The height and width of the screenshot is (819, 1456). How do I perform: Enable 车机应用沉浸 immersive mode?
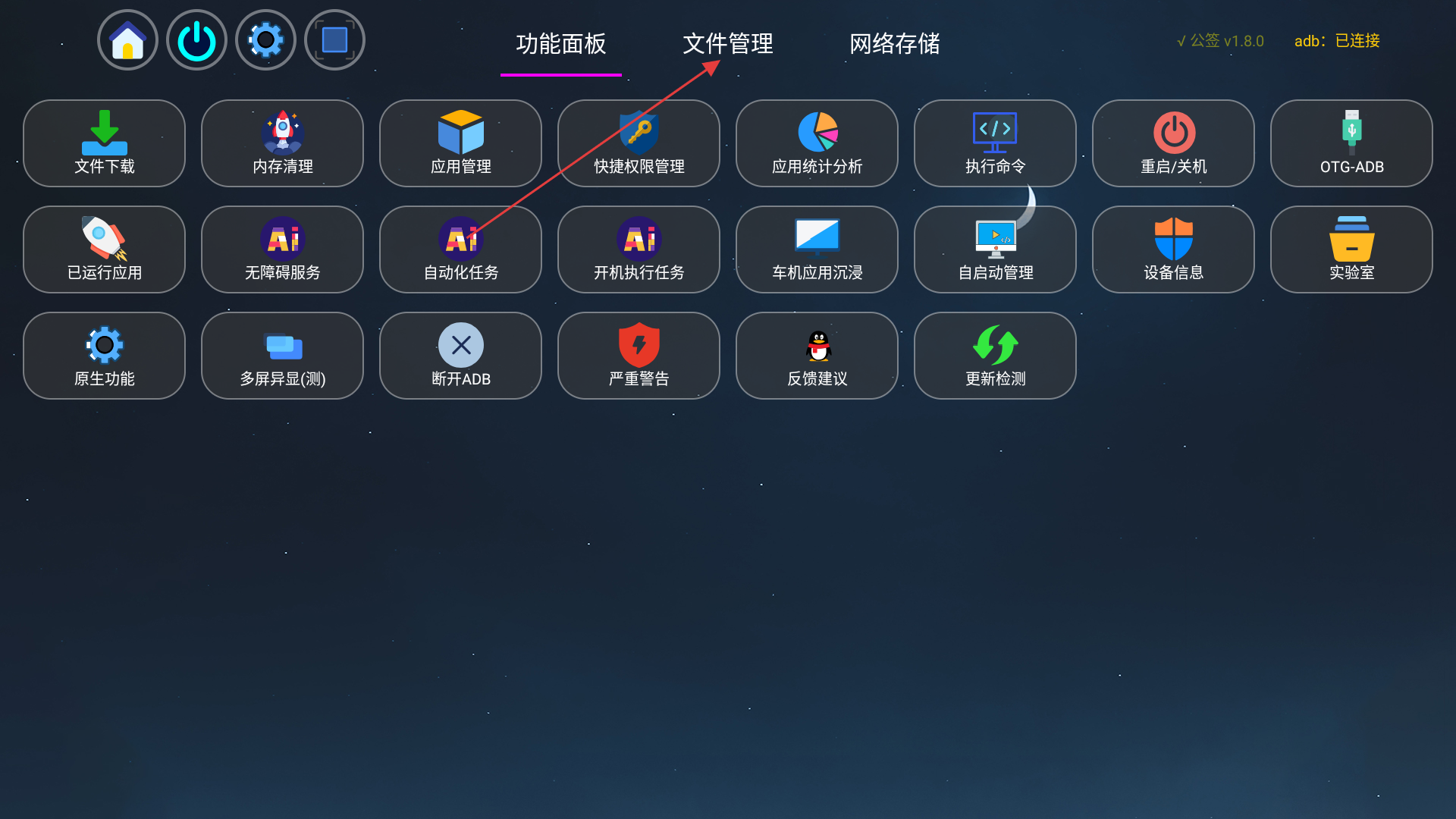(817, 249)
